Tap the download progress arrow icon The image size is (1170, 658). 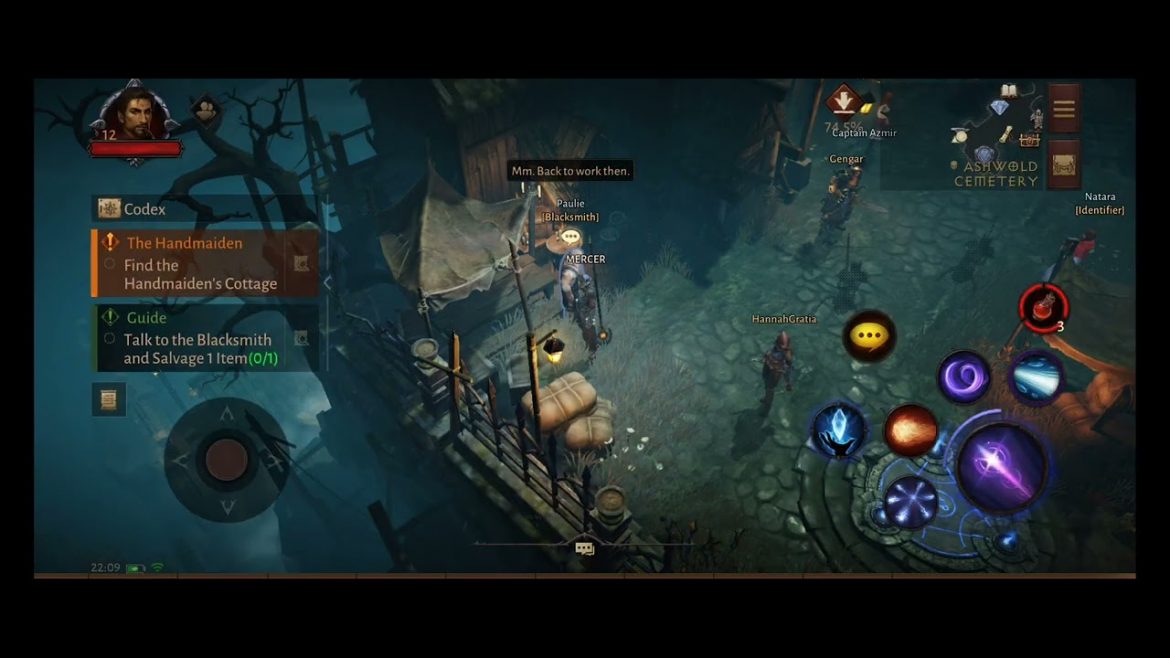click(x=844, y=101)
